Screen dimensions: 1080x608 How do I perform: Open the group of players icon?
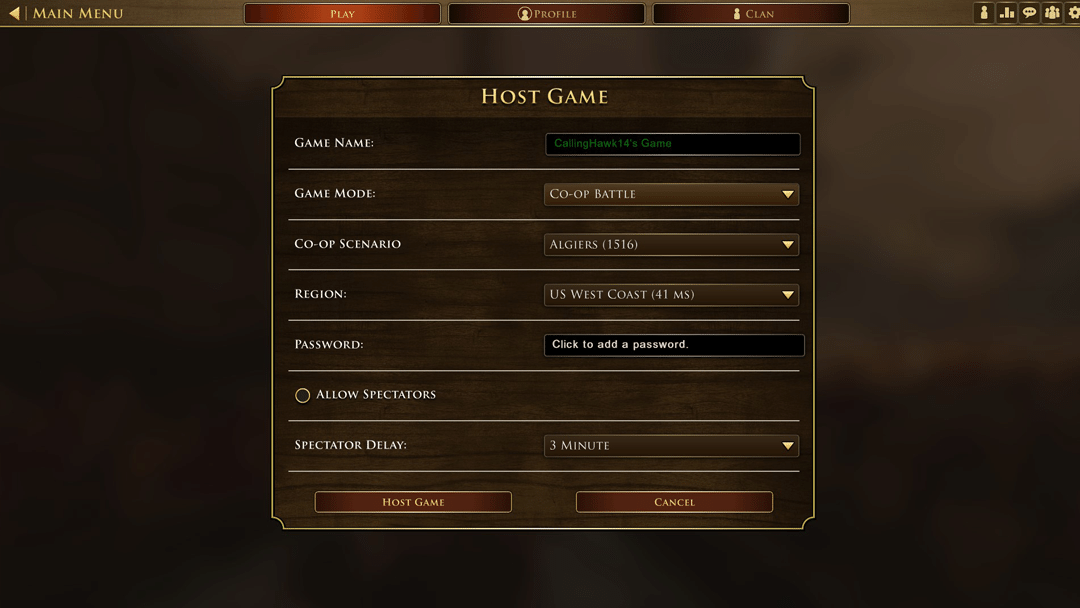(x=1052, y=13)
